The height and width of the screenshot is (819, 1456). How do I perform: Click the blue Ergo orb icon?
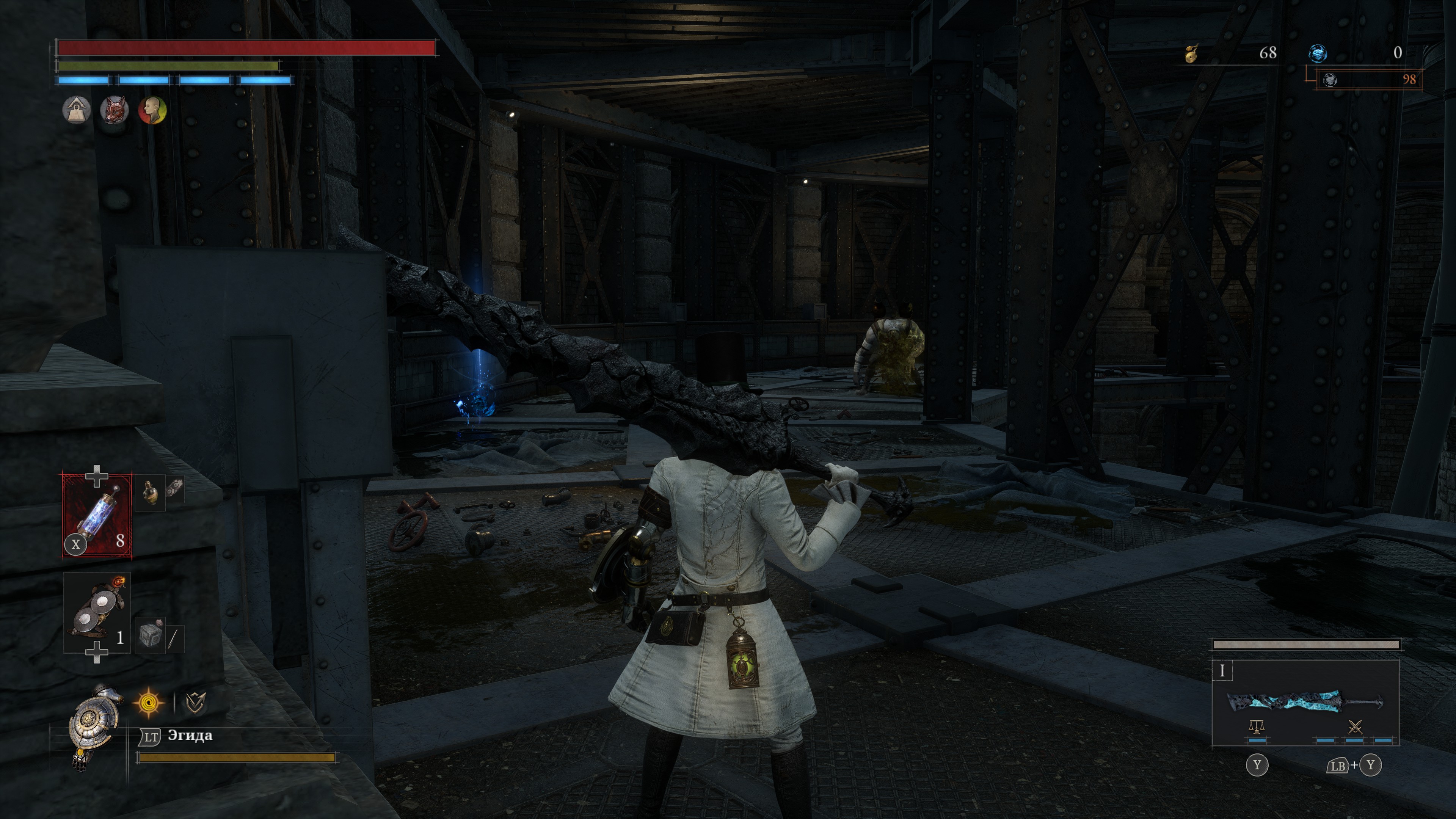click(1318, 53)
